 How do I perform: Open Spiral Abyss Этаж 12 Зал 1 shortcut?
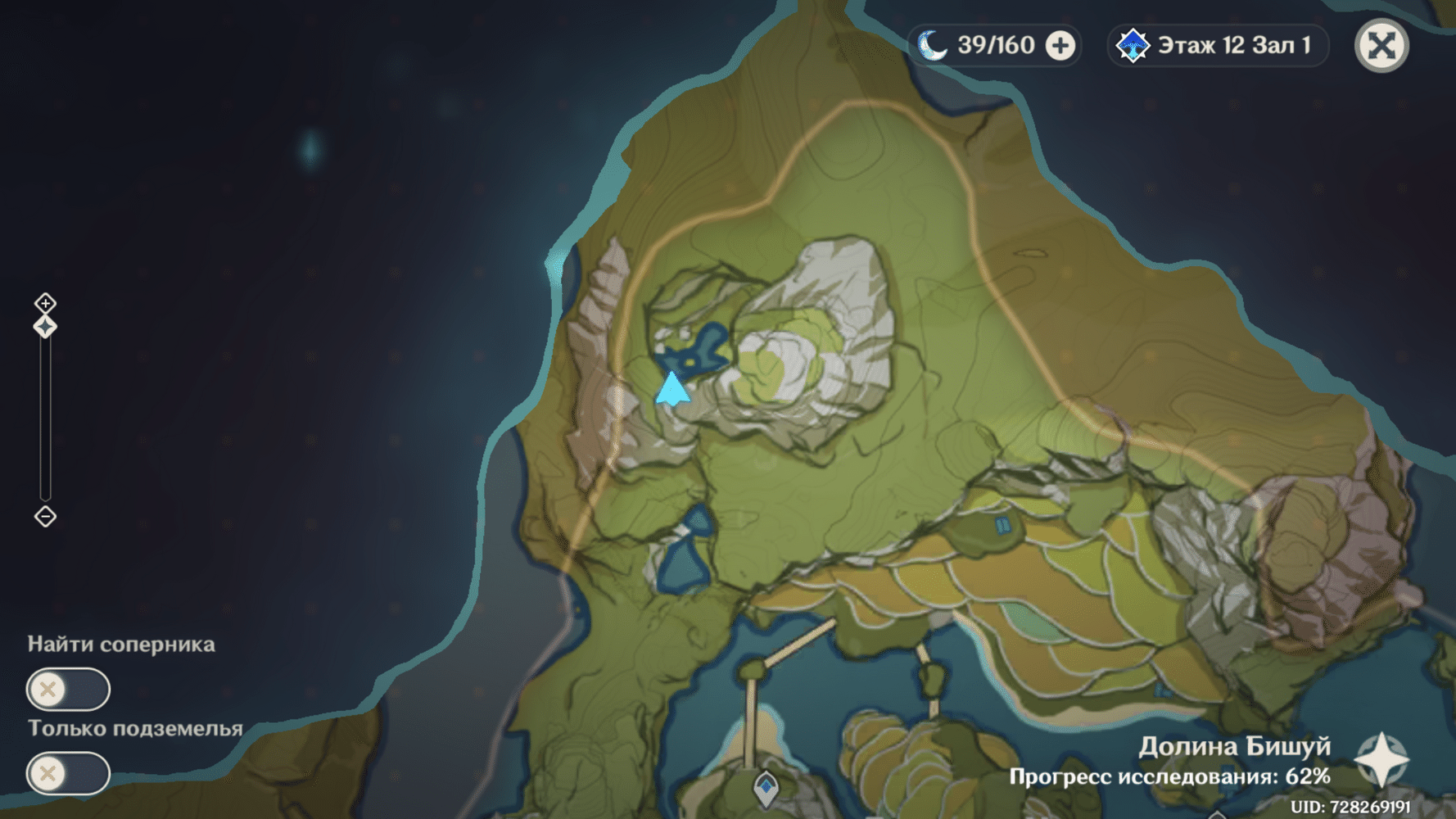1219,46
